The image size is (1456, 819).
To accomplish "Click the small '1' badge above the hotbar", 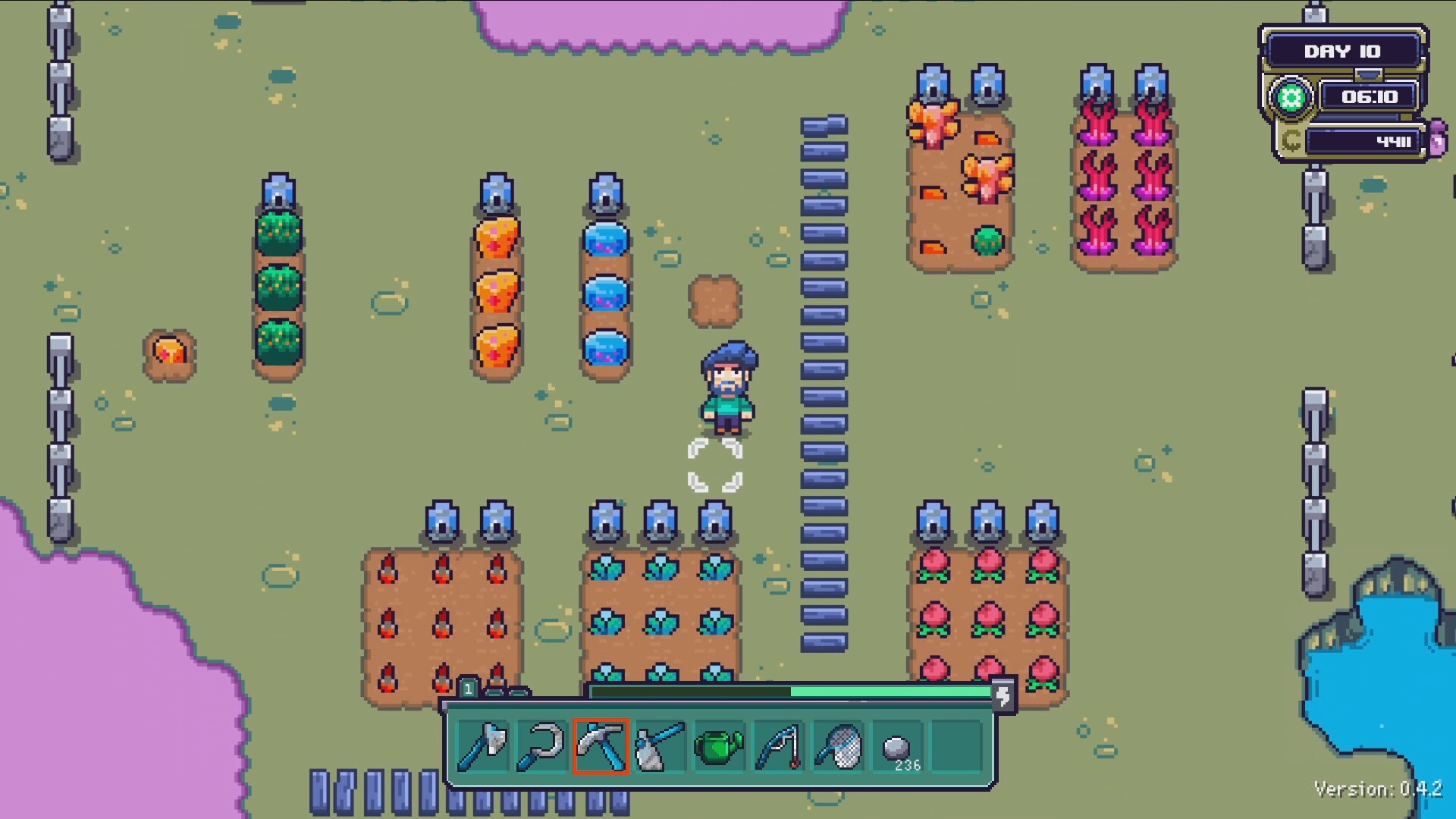I will [x=469, y=687].
